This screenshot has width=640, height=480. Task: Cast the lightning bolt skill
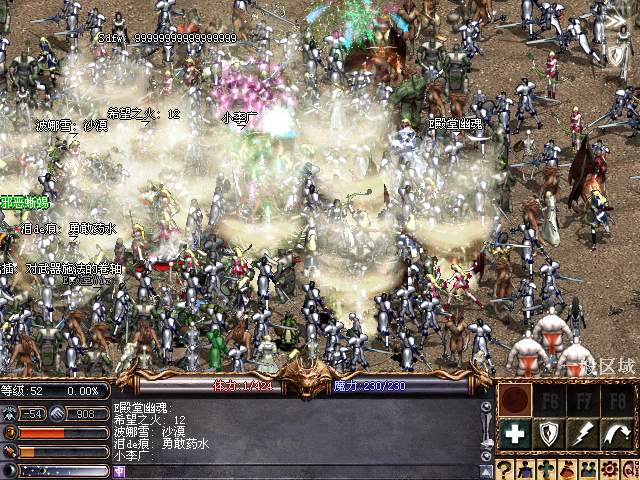coord(583,433)
